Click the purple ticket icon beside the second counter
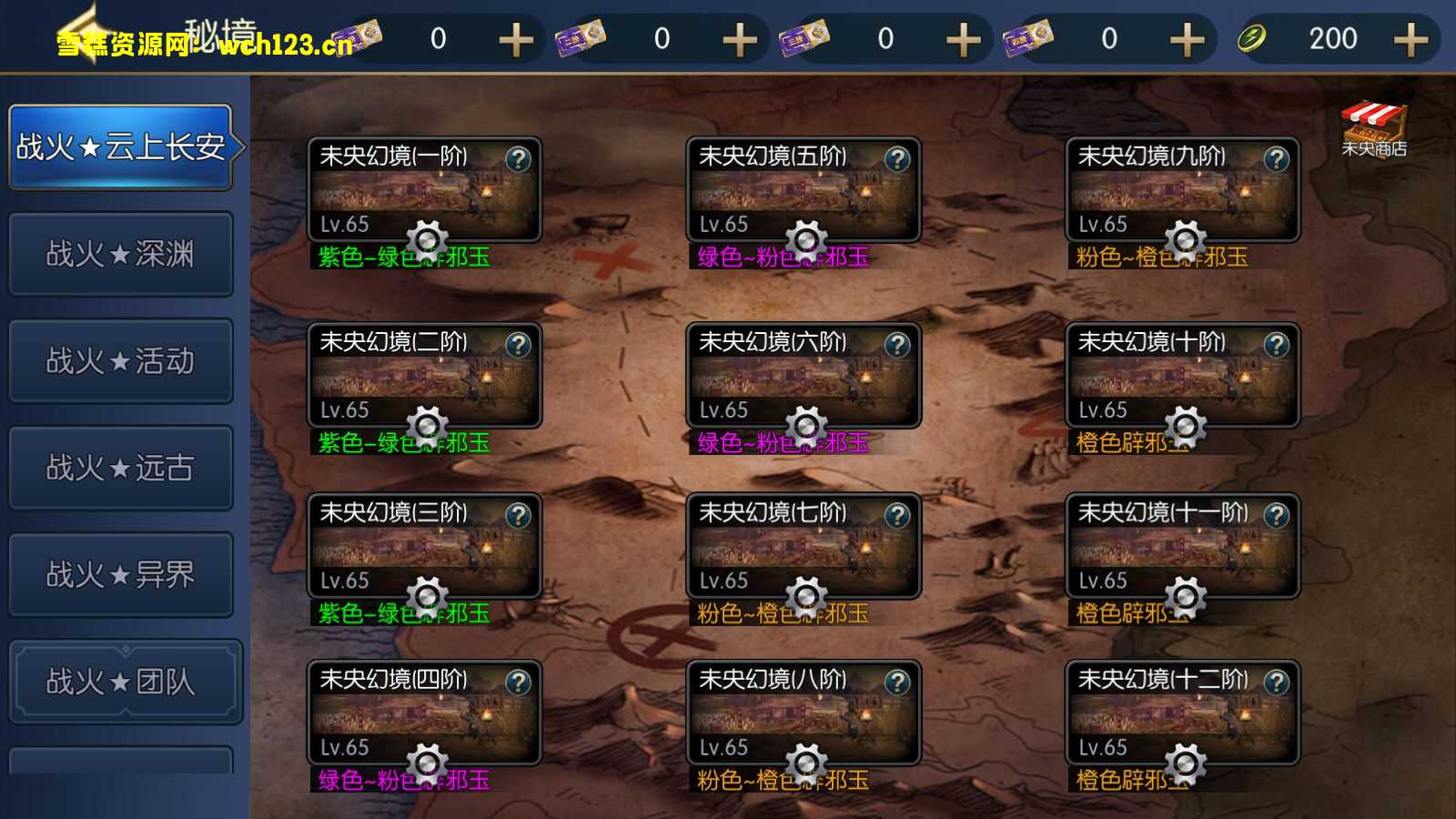This screenshot has height=819, width=1456. 580,39
